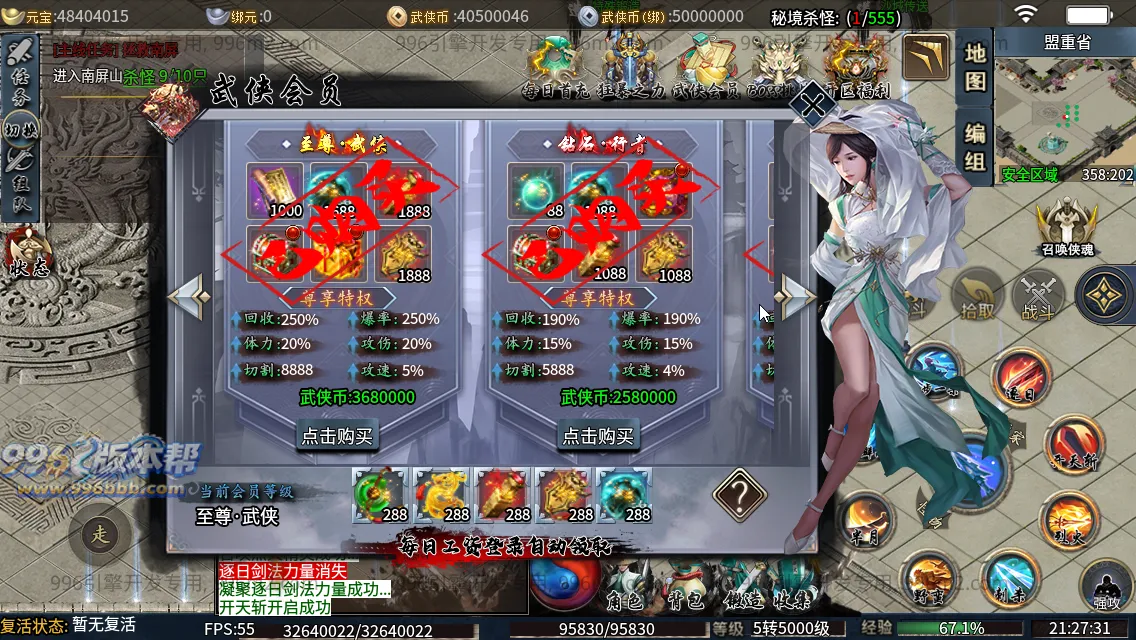Open the 状态 status button
1136x640 pixels.
click(x=27, y=254)
